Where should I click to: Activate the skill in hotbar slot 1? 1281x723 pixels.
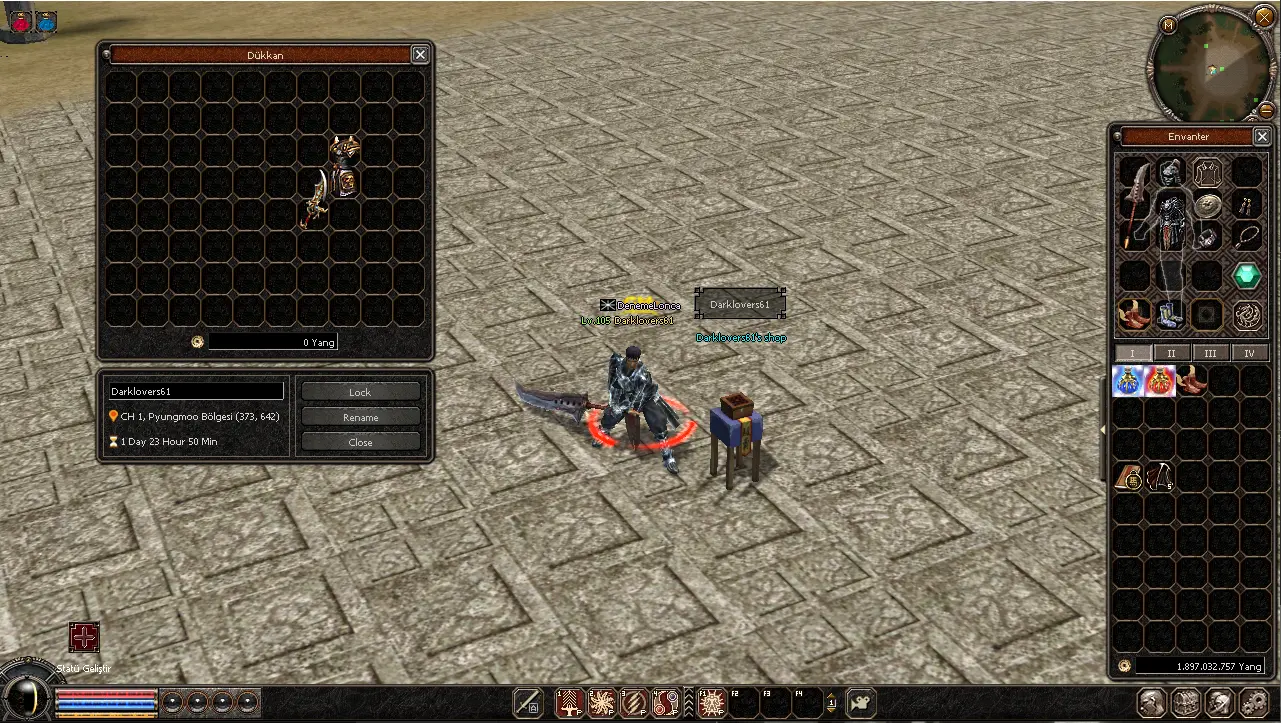pyautogui.click(x=570, y=703)
